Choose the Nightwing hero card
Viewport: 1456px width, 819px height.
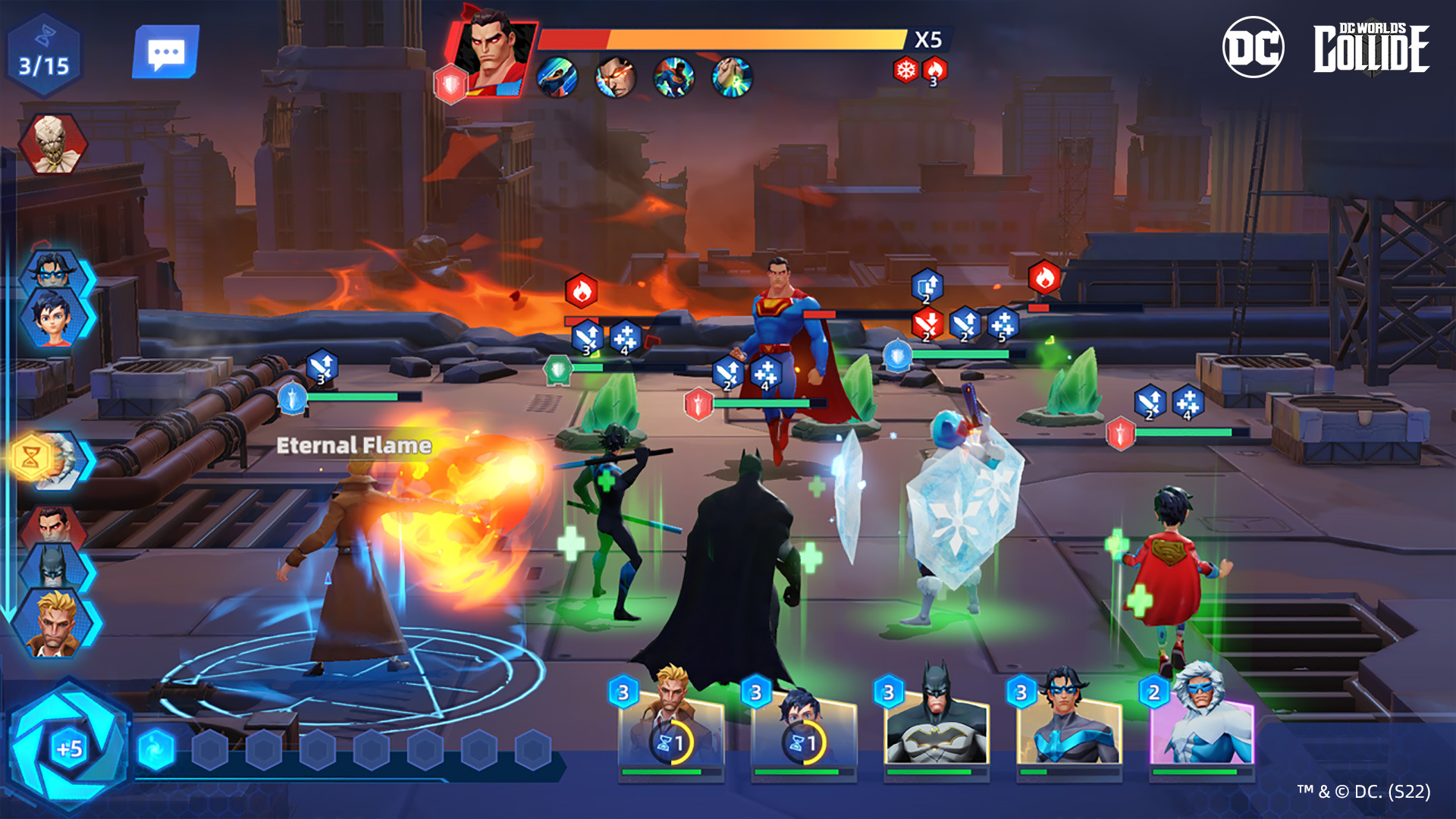(1068, 728)
